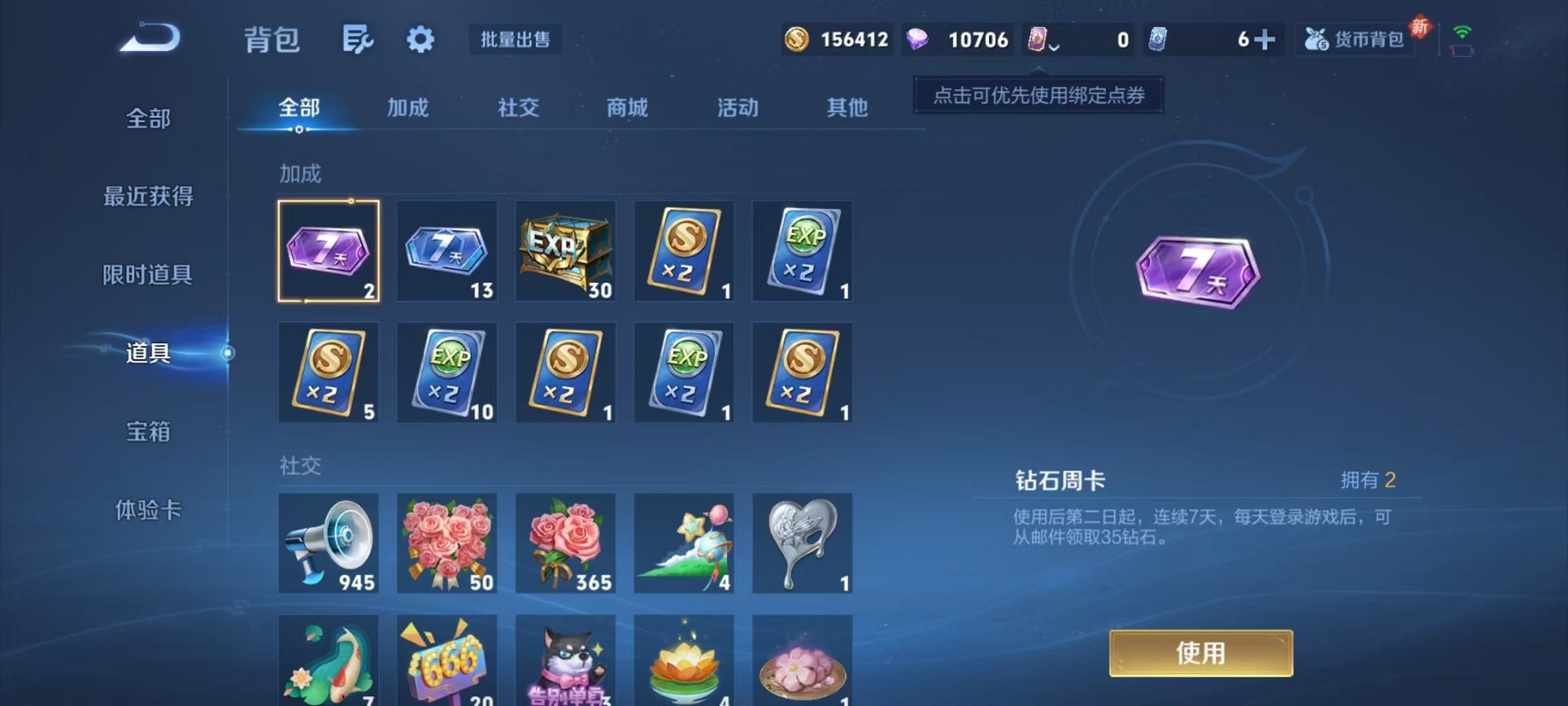The image size is (1568, 706).
Task: Select the EXP x2 double experience card
Action: 802,252
